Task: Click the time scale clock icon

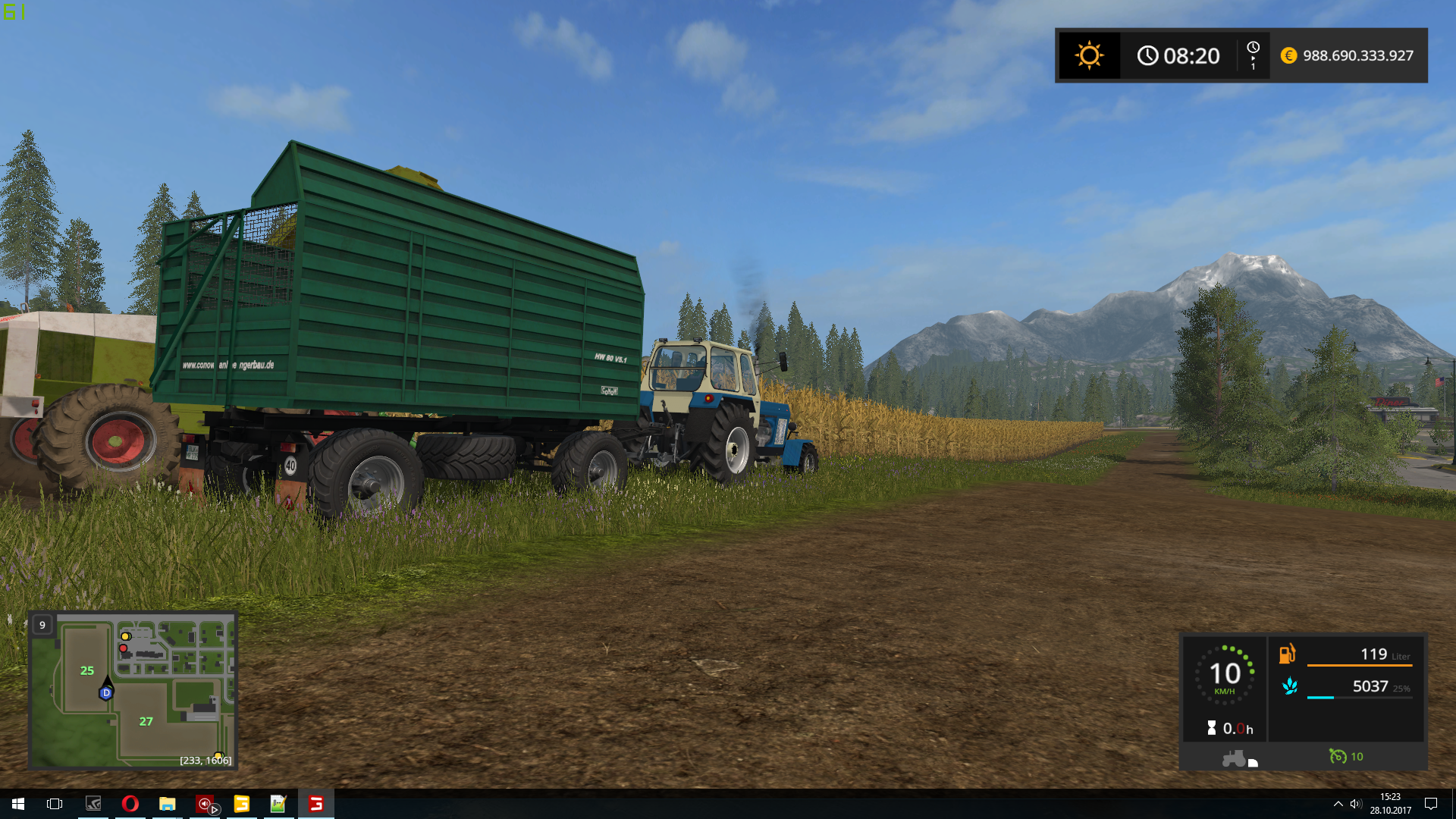Action: [x=1253, y=49]
